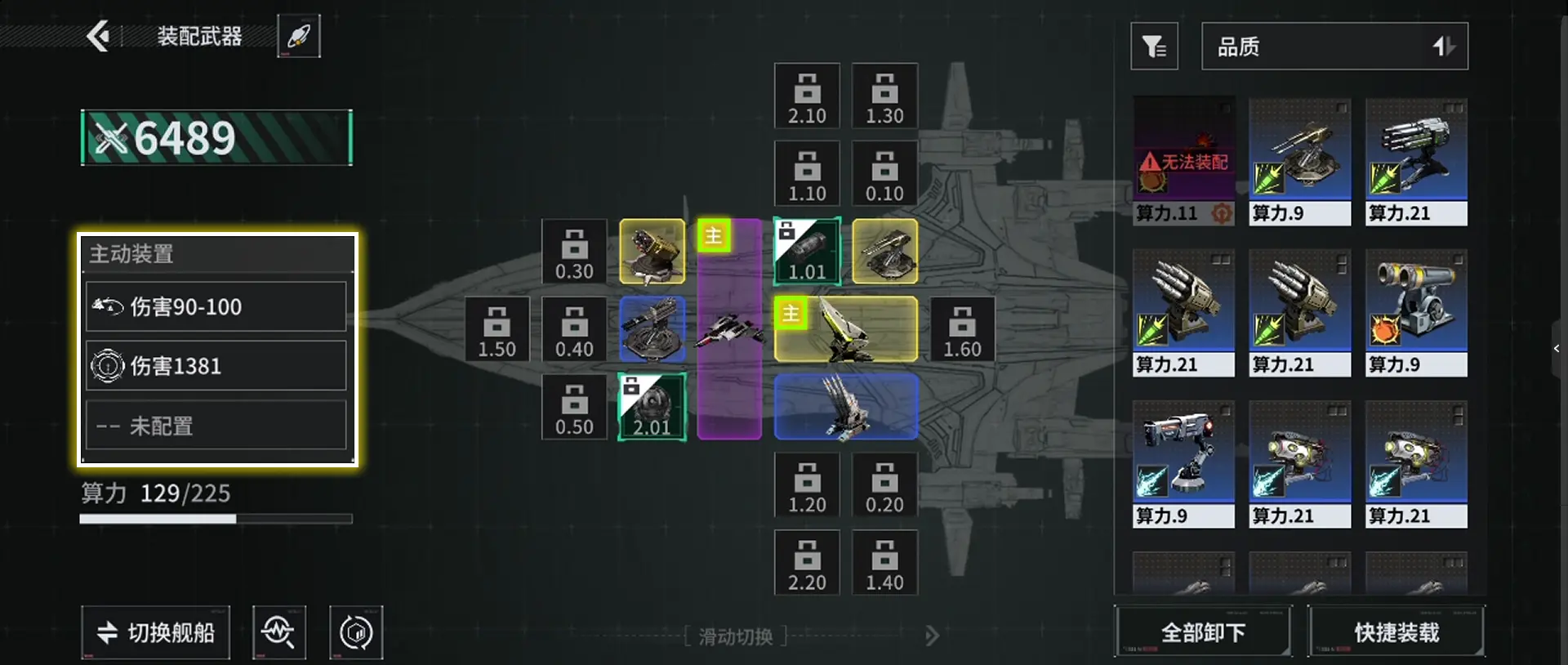Open the weapon filter funnel button
The height and width of the screenshot is (665, 1568).
click(x=1154, y=47)
